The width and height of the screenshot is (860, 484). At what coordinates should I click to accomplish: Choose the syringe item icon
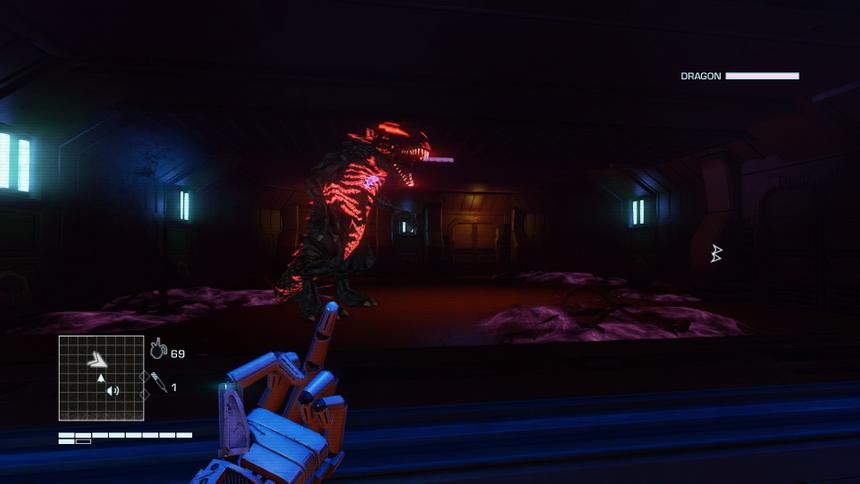coord(158,381)
